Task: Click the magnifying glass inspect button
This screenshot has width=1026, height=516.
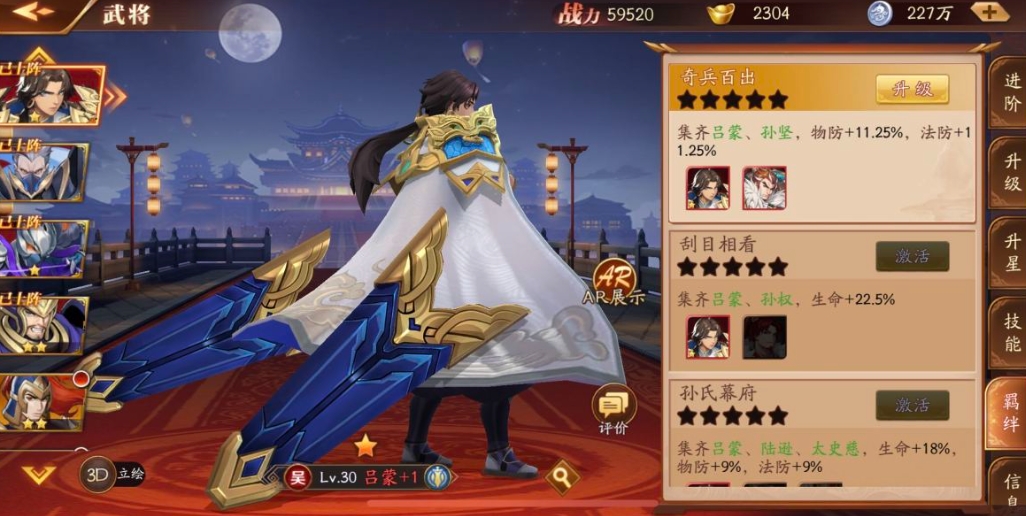Action: pyautogui.click(x=562, y=476)
